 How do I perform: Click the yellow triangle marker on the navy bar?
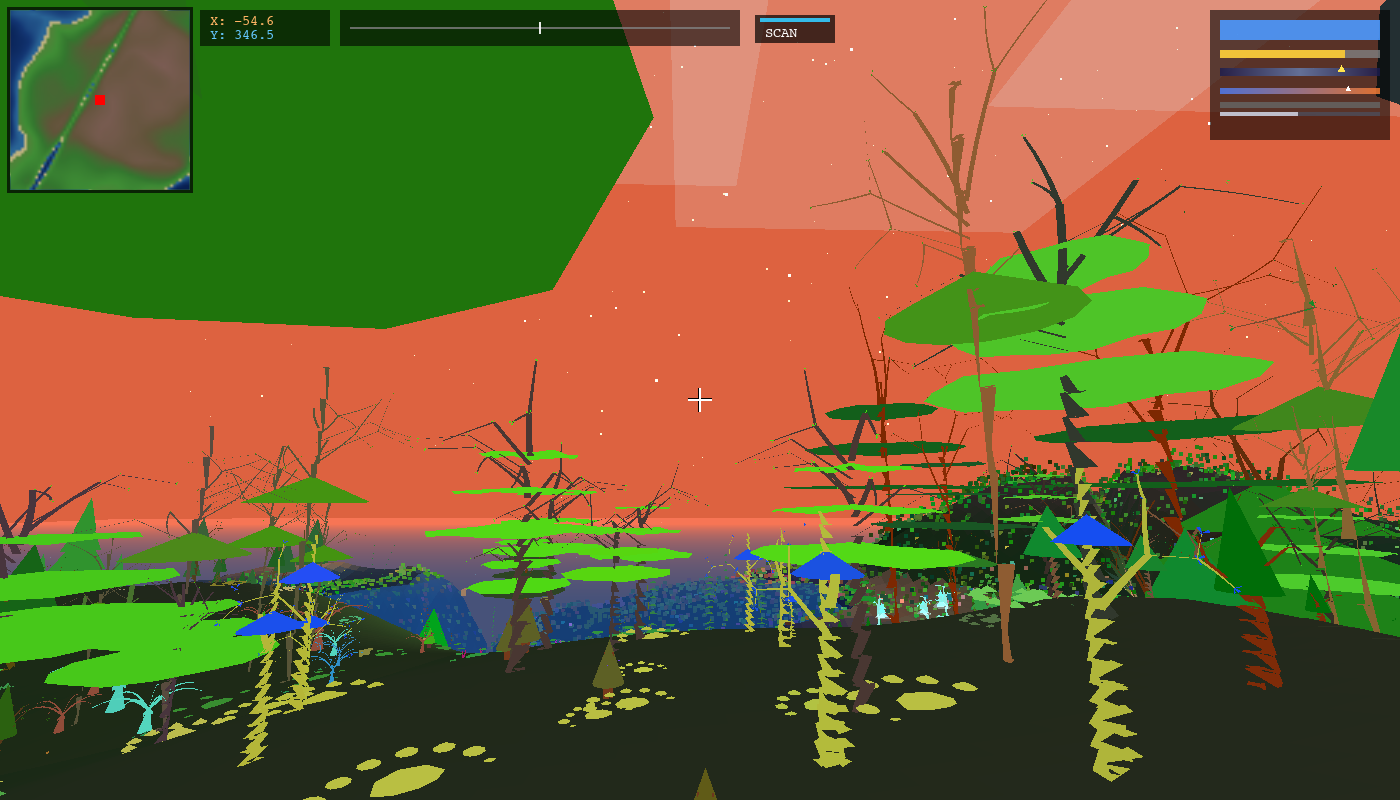[x=1341, y=68]
